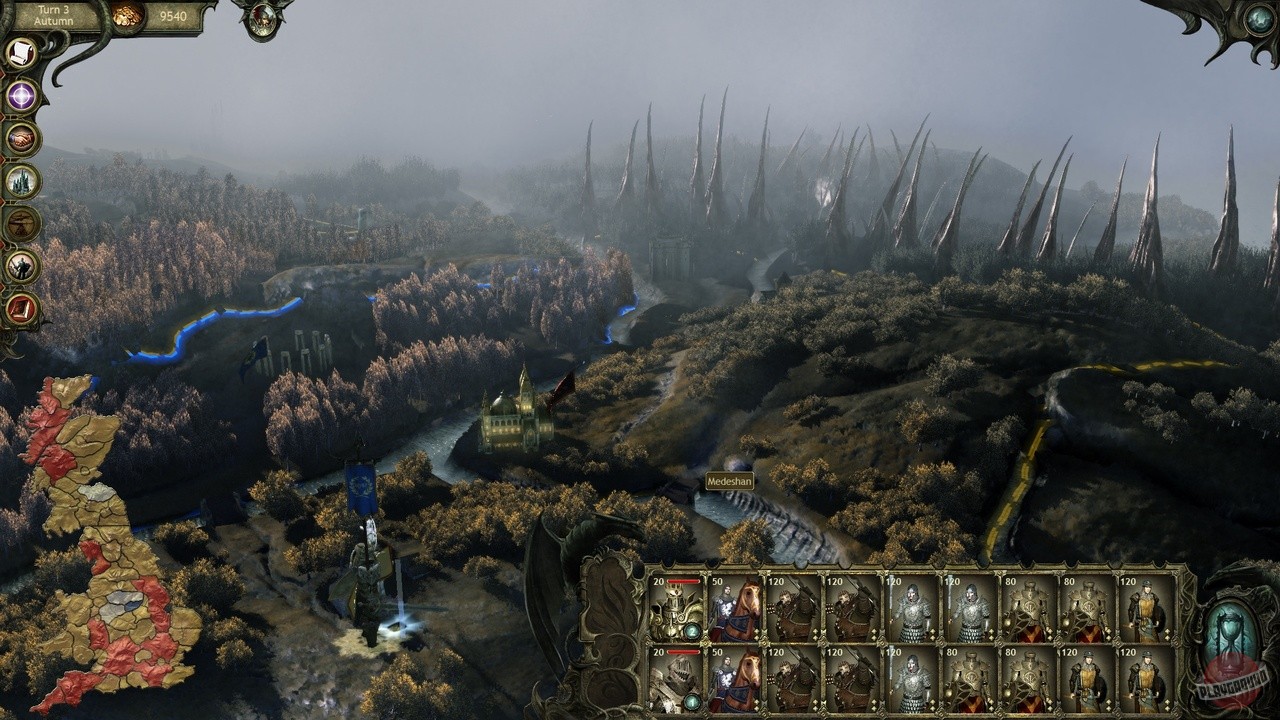1280x720 pixels.
Task: Open the knight figure heroes icon
Action: (21, 266)
